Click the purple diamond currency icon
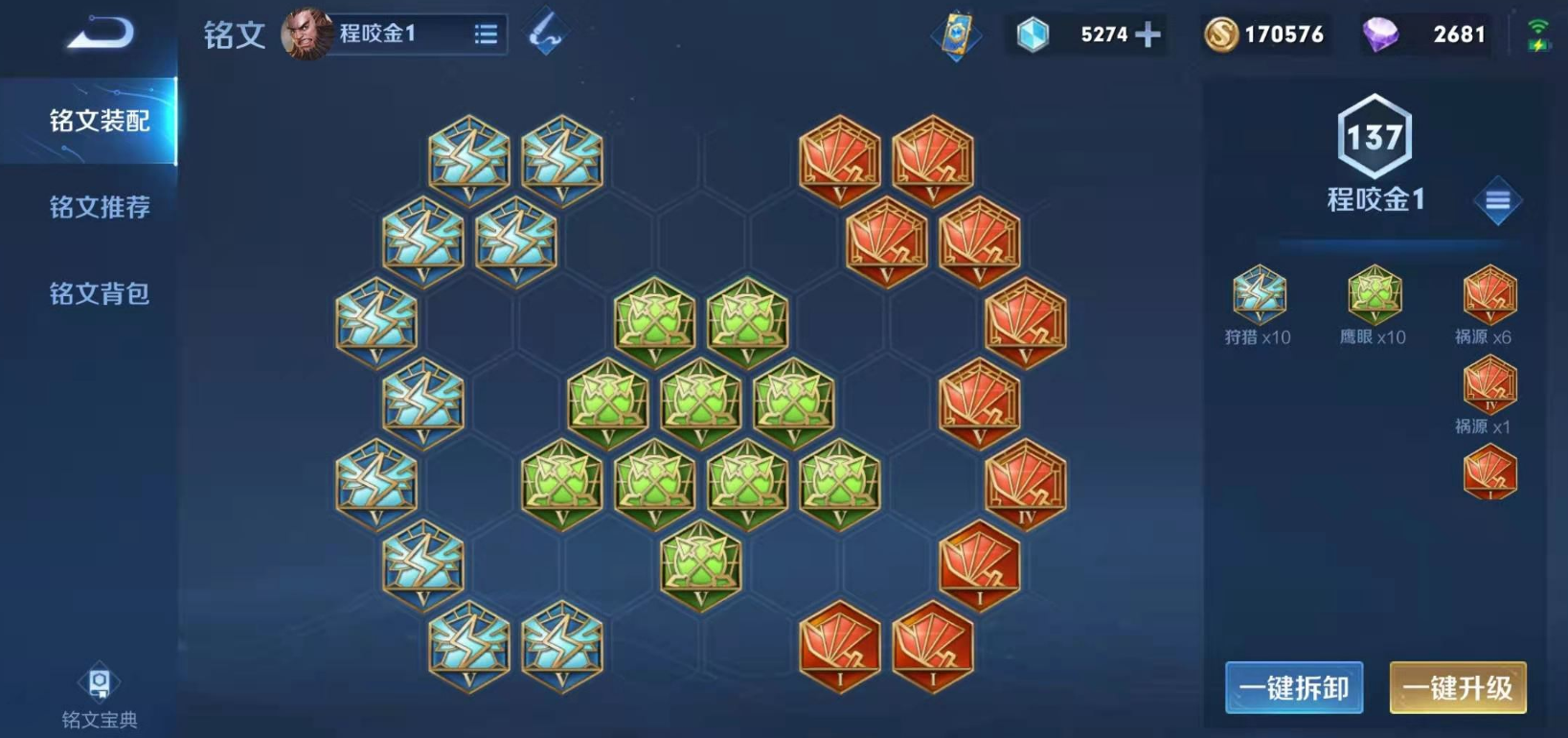 1380,35
